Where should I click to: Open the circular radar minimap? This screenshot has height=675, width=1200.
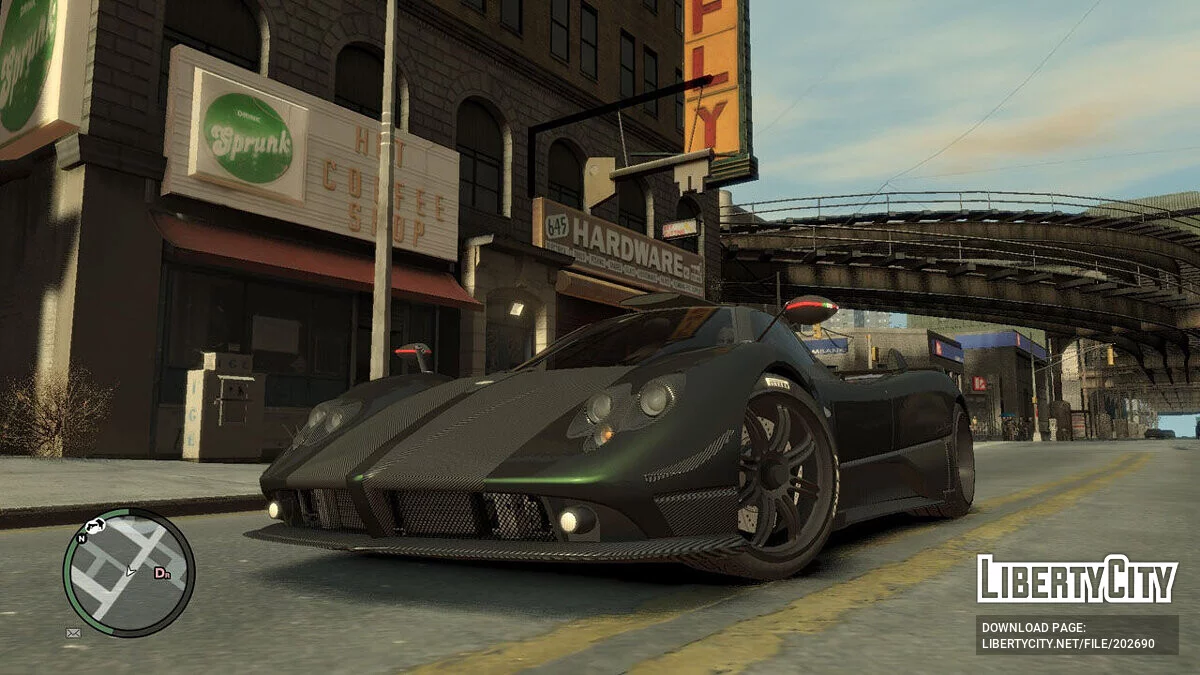(x=128, y=573)
